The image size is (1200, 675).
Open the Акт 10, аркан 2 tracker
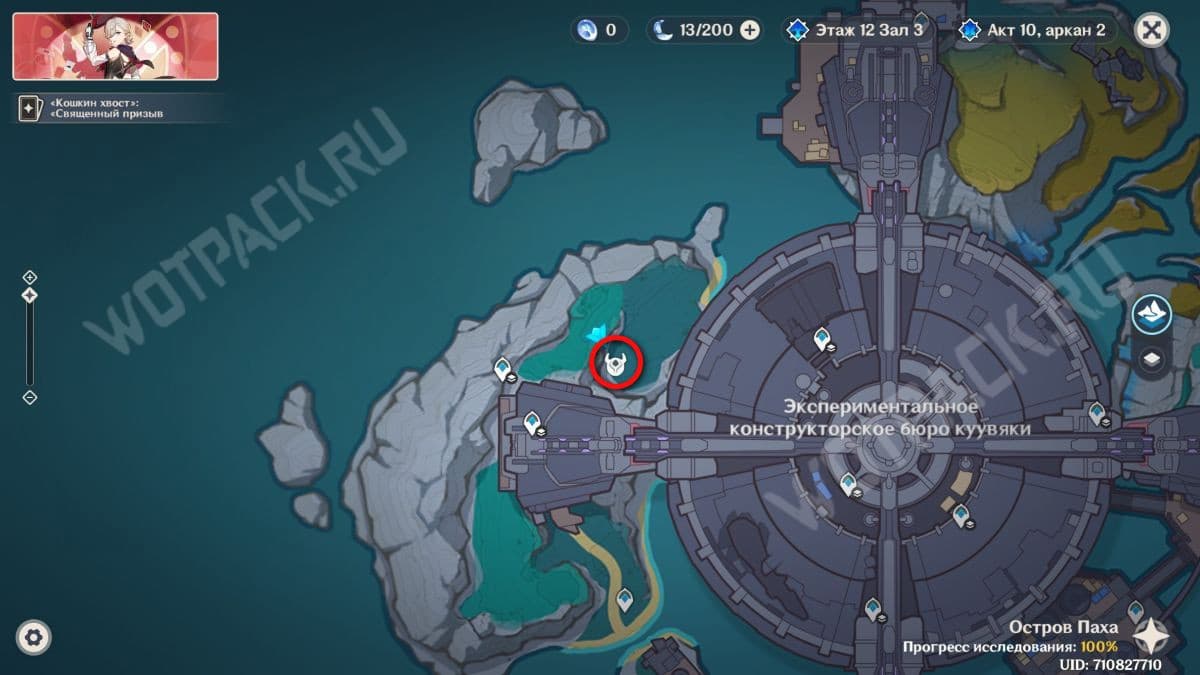click(x=1036, y=30)
